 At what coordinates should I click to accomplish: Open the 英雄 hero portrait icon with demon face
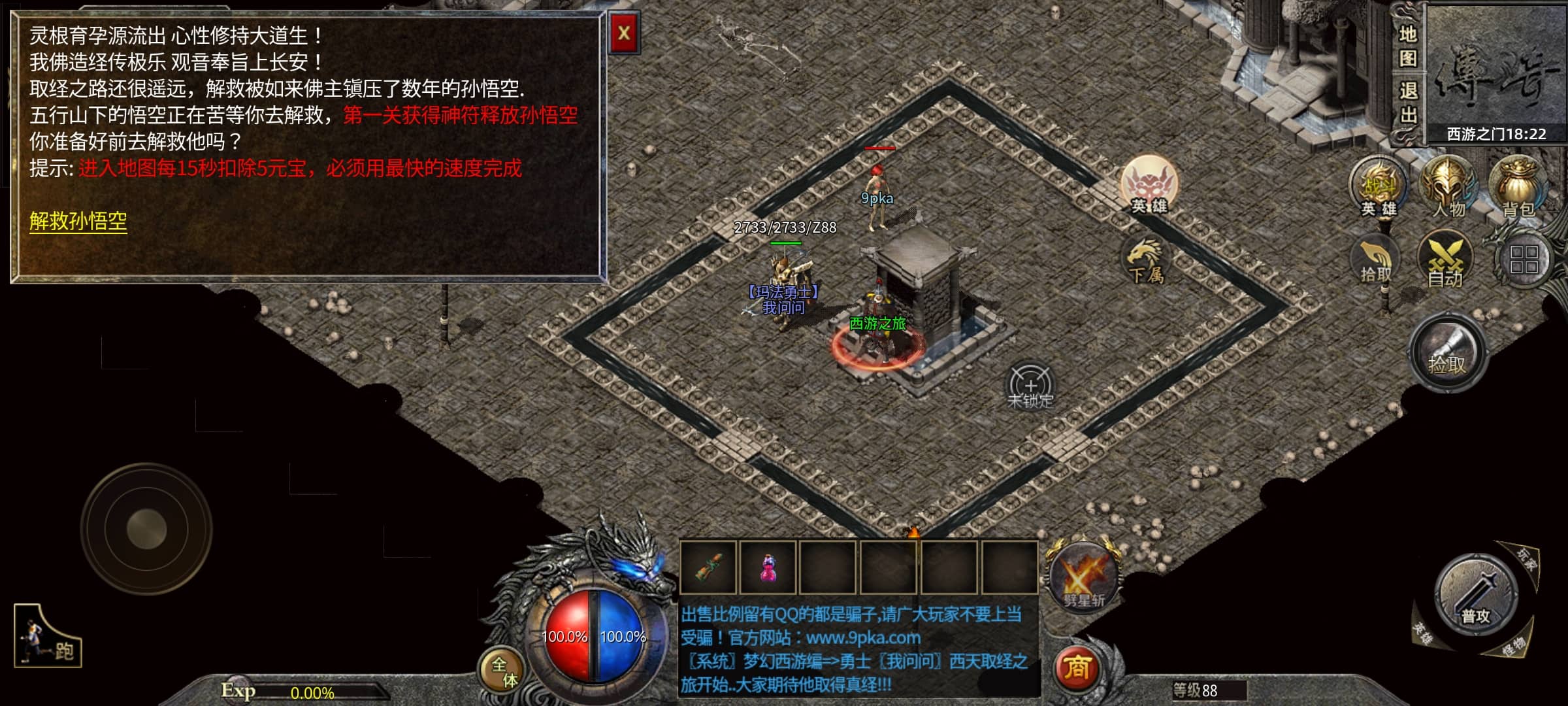1149,184
